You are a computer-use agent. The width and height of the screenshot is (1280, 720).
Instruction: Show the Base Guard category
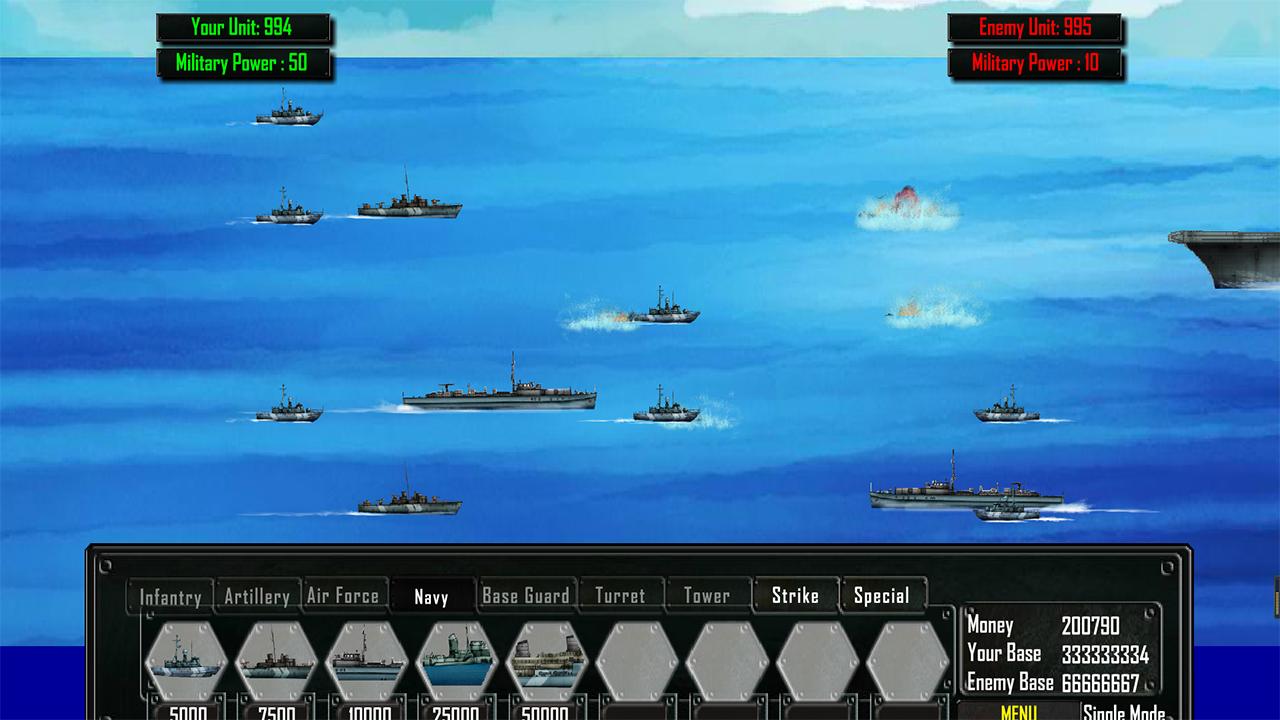pos(526,596)
